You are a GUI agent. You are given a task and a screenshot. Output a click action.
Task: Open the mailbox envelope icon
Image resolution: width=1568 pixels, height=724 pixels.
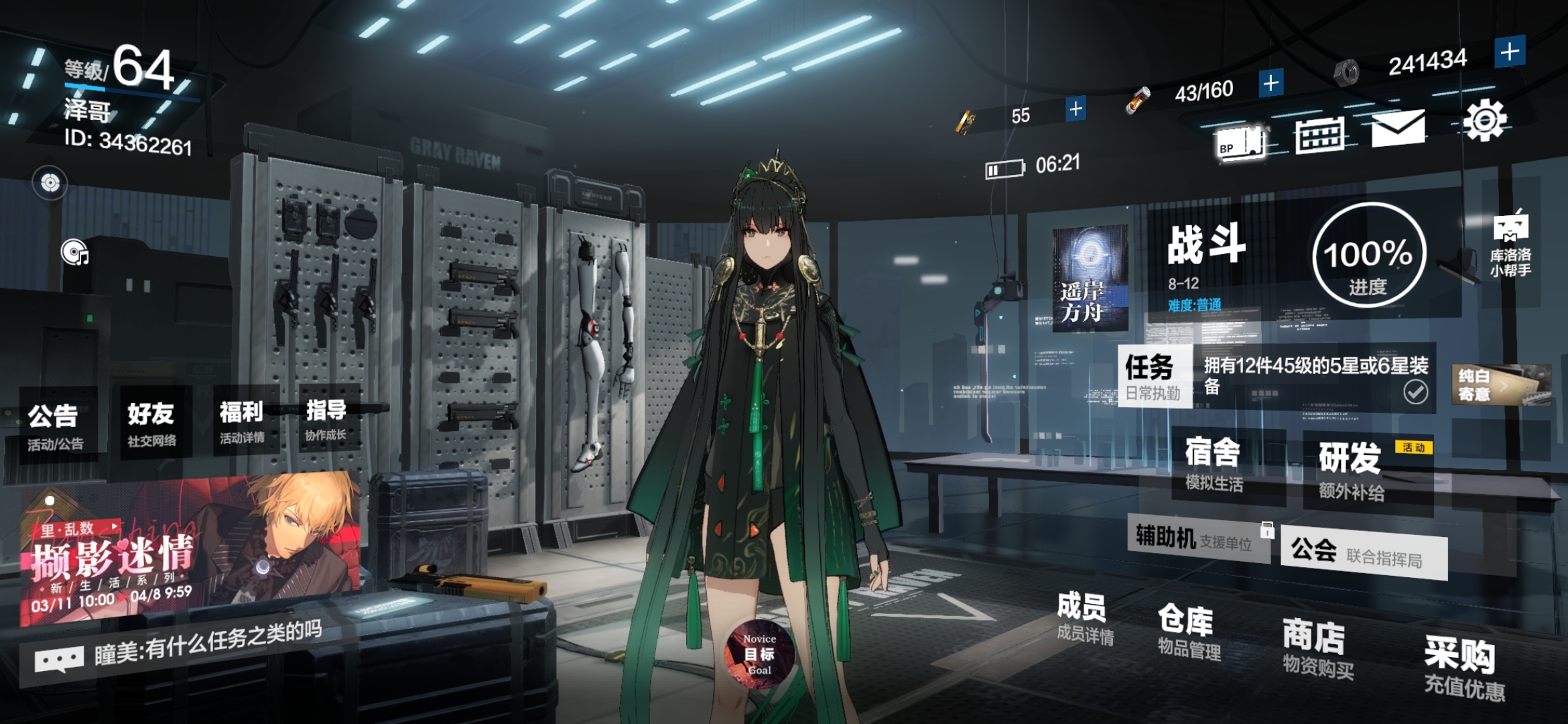click(x=1398, y=128)
